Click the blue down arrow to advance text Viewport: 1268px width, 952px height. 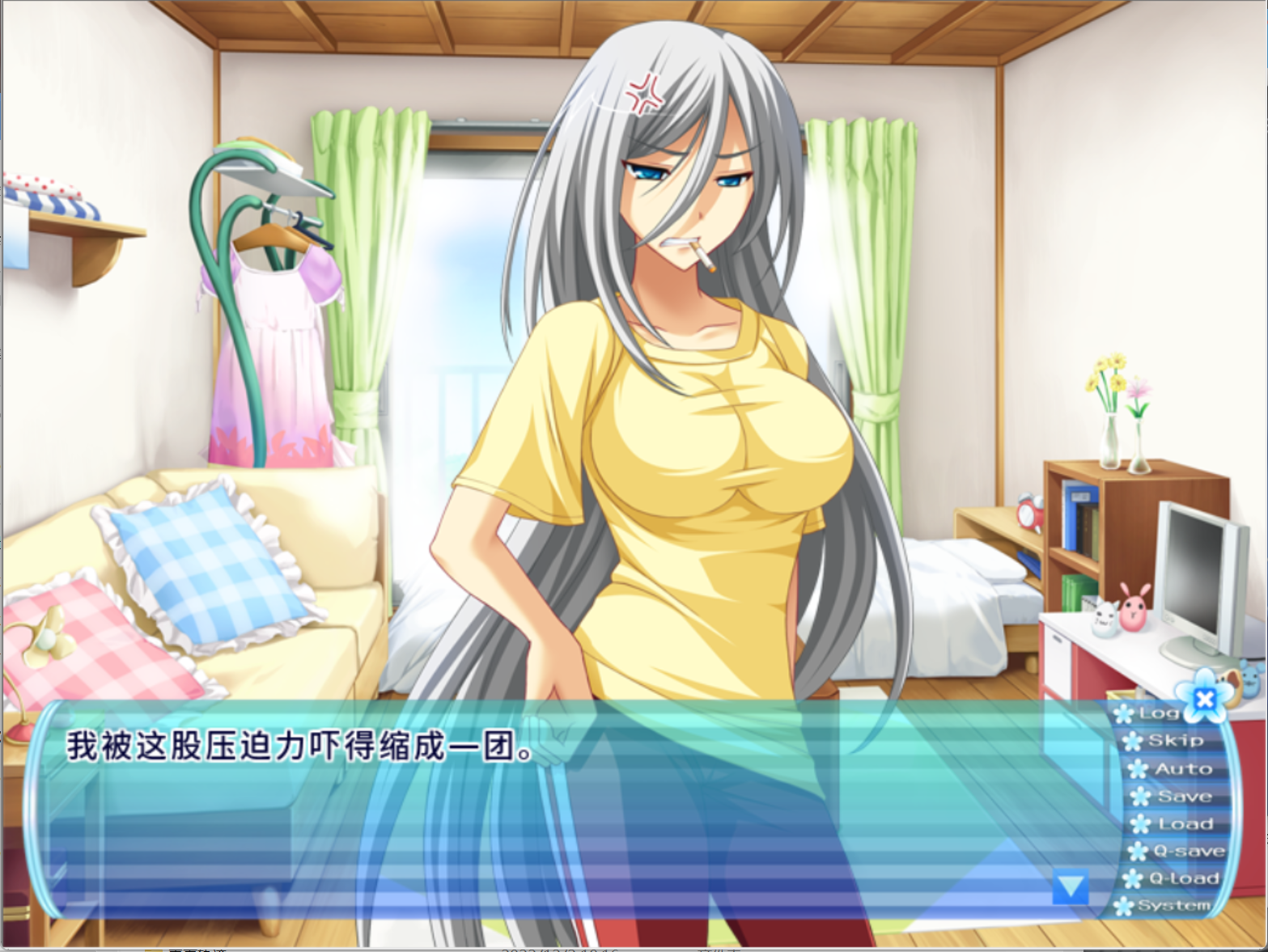1070,886
